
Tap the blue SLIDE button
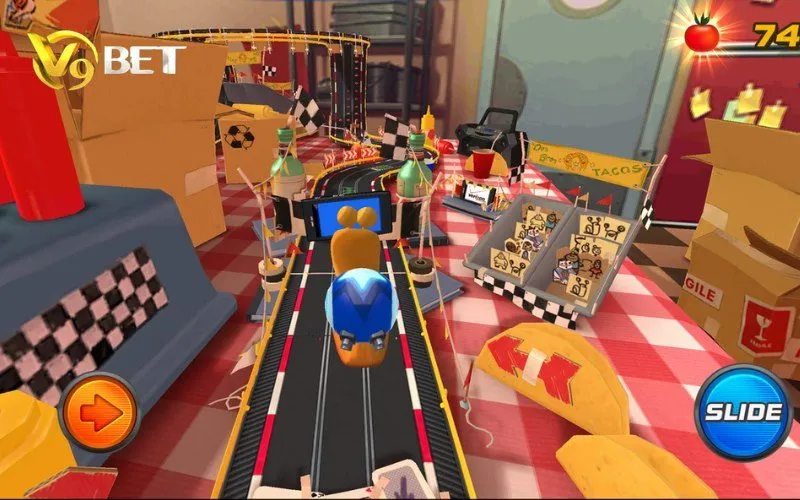(x=743, y=411)
